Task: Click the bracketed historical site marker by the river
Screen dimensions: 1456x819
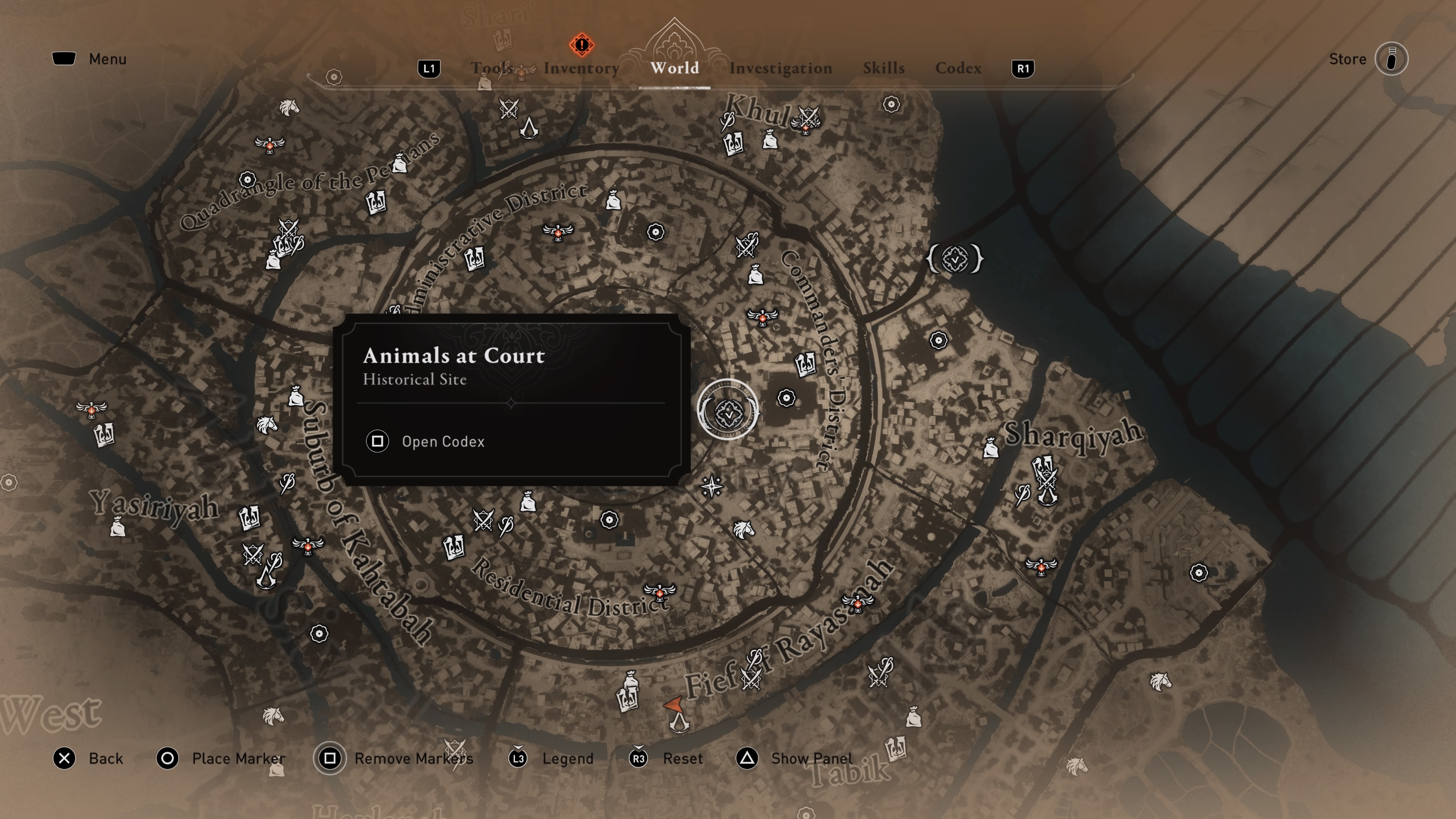Action: click(955, 259)
